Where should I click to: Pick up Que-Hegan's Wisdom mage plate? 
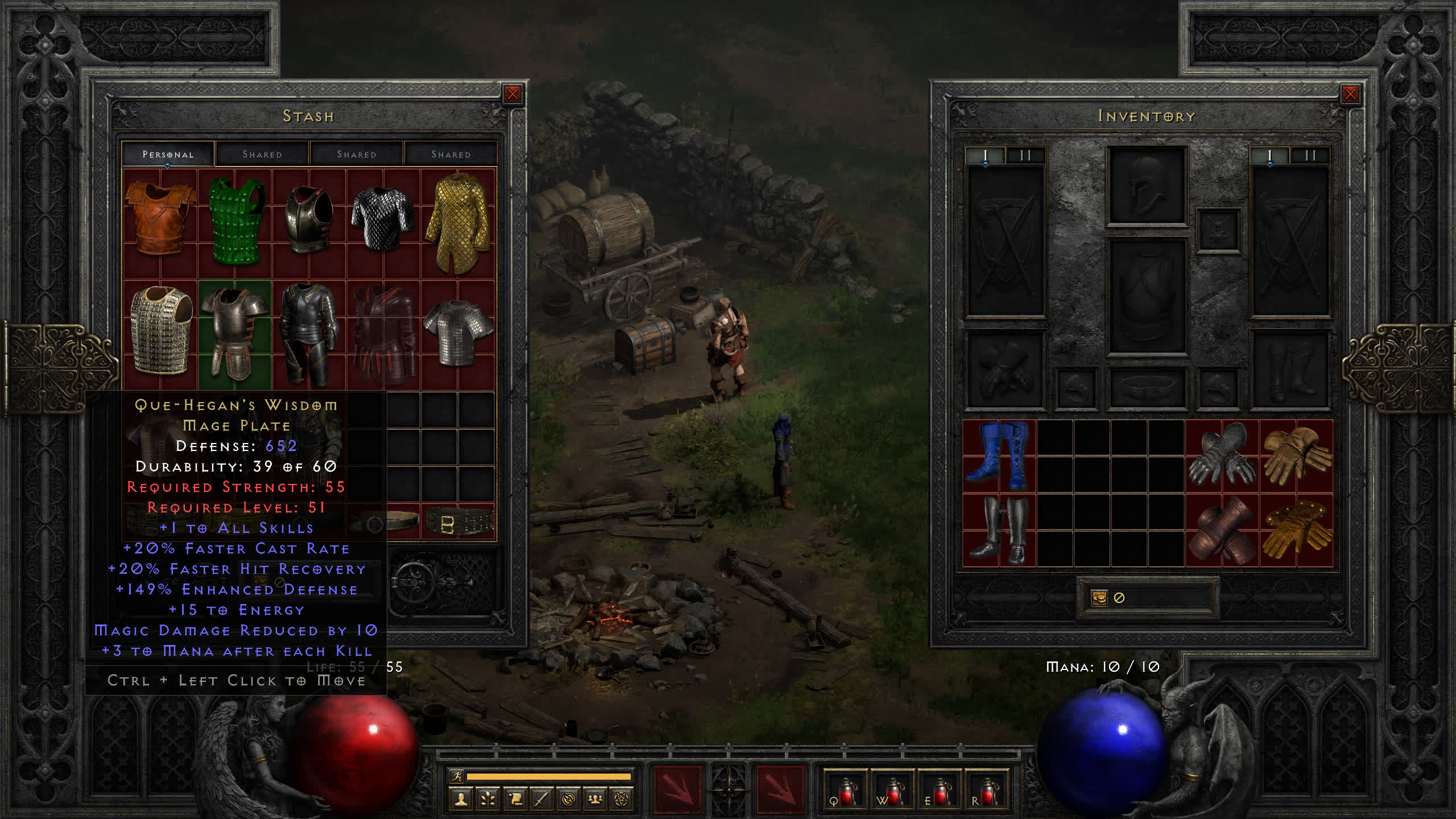coord(235,334)
